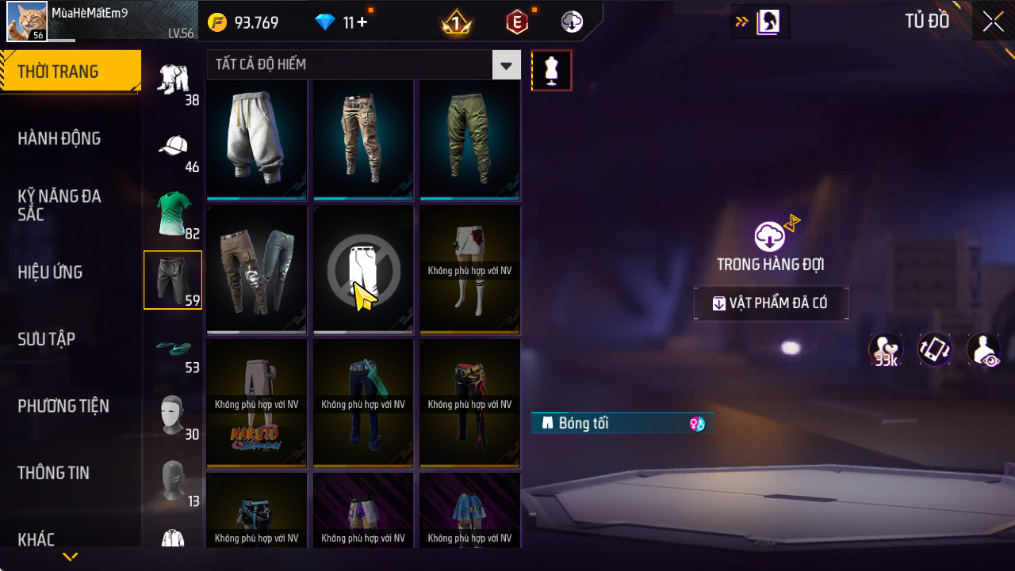Open the Phương Tiện tab
The image size is (1015, 571).
pyautogui.click(x=63, y=406)
